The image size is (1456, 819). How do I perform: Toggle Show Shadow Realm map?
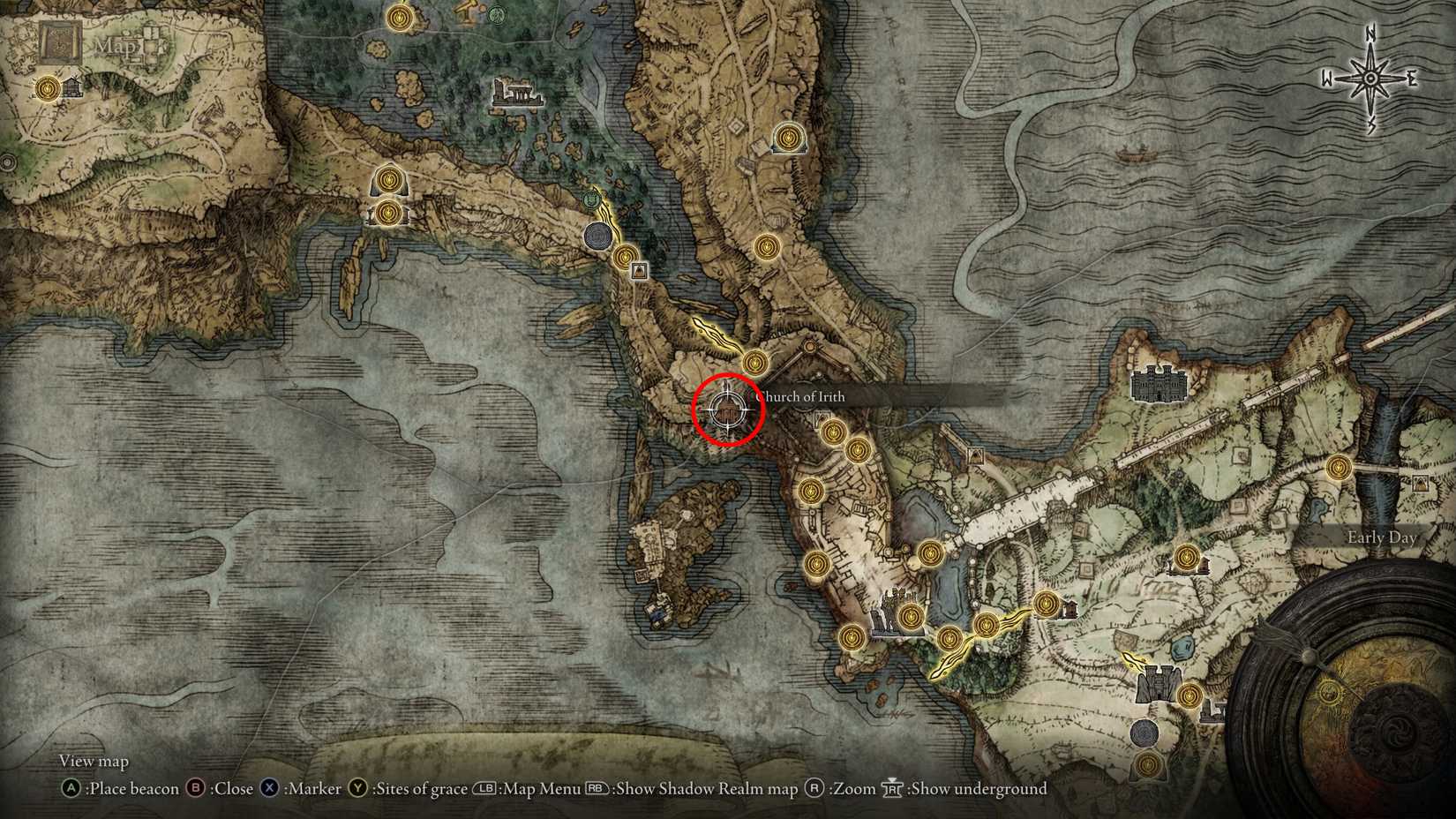click(706, 789)
